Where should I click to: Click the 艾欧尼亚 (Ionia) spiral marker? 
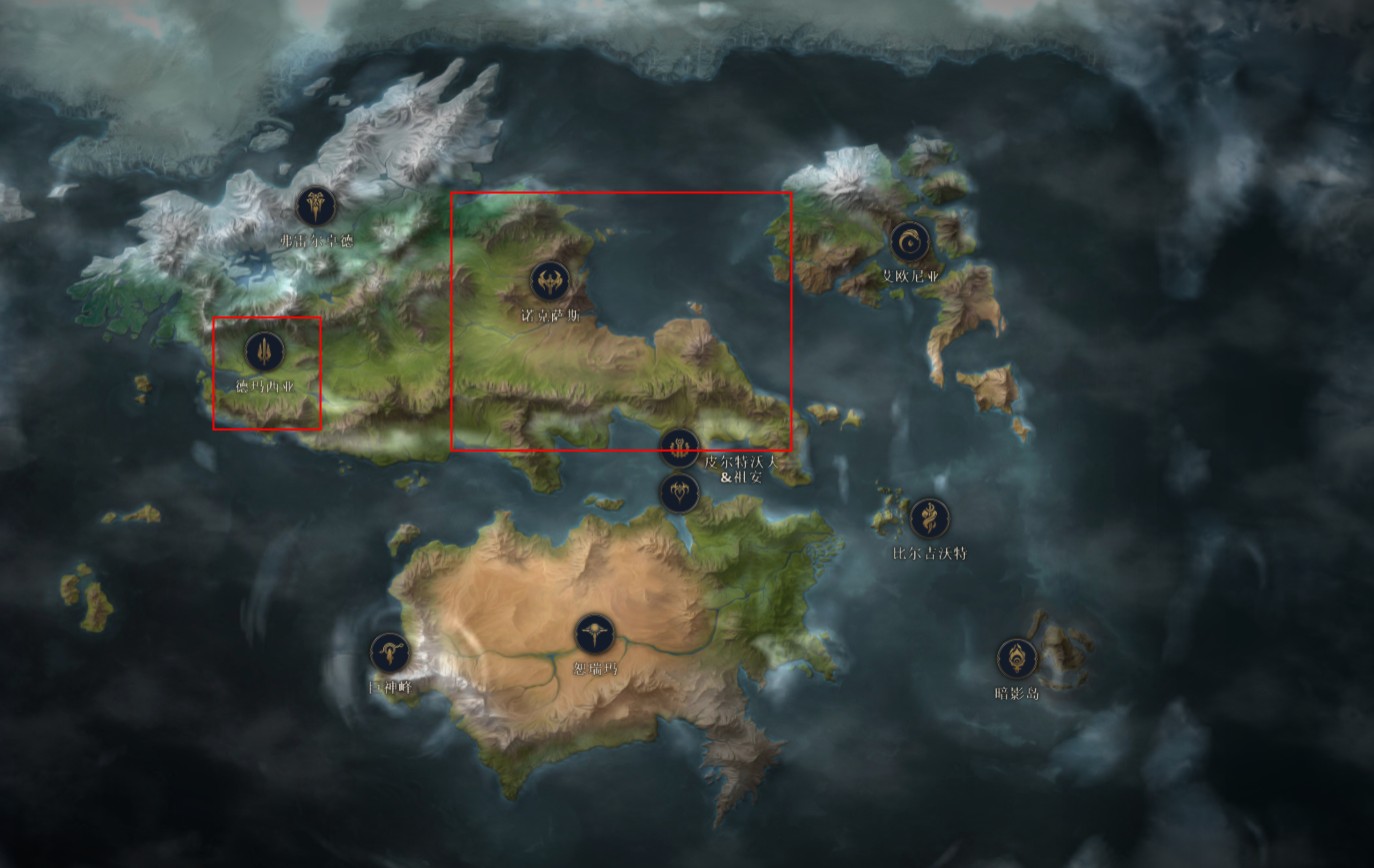(910, 242)
